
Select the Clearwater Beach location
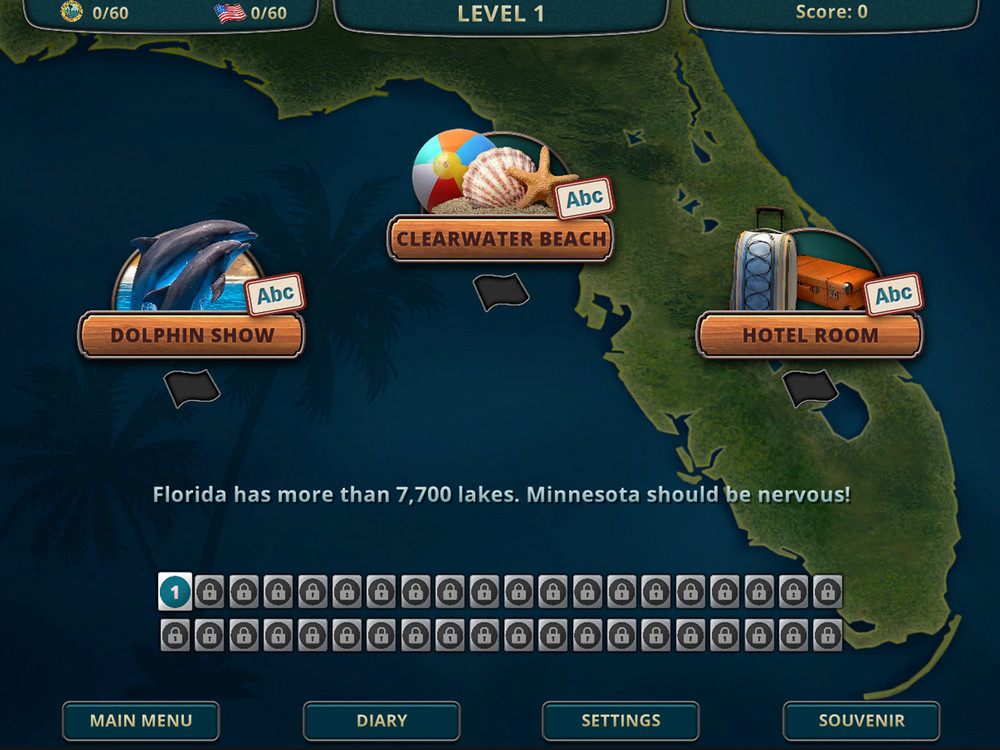pos(500,240)
